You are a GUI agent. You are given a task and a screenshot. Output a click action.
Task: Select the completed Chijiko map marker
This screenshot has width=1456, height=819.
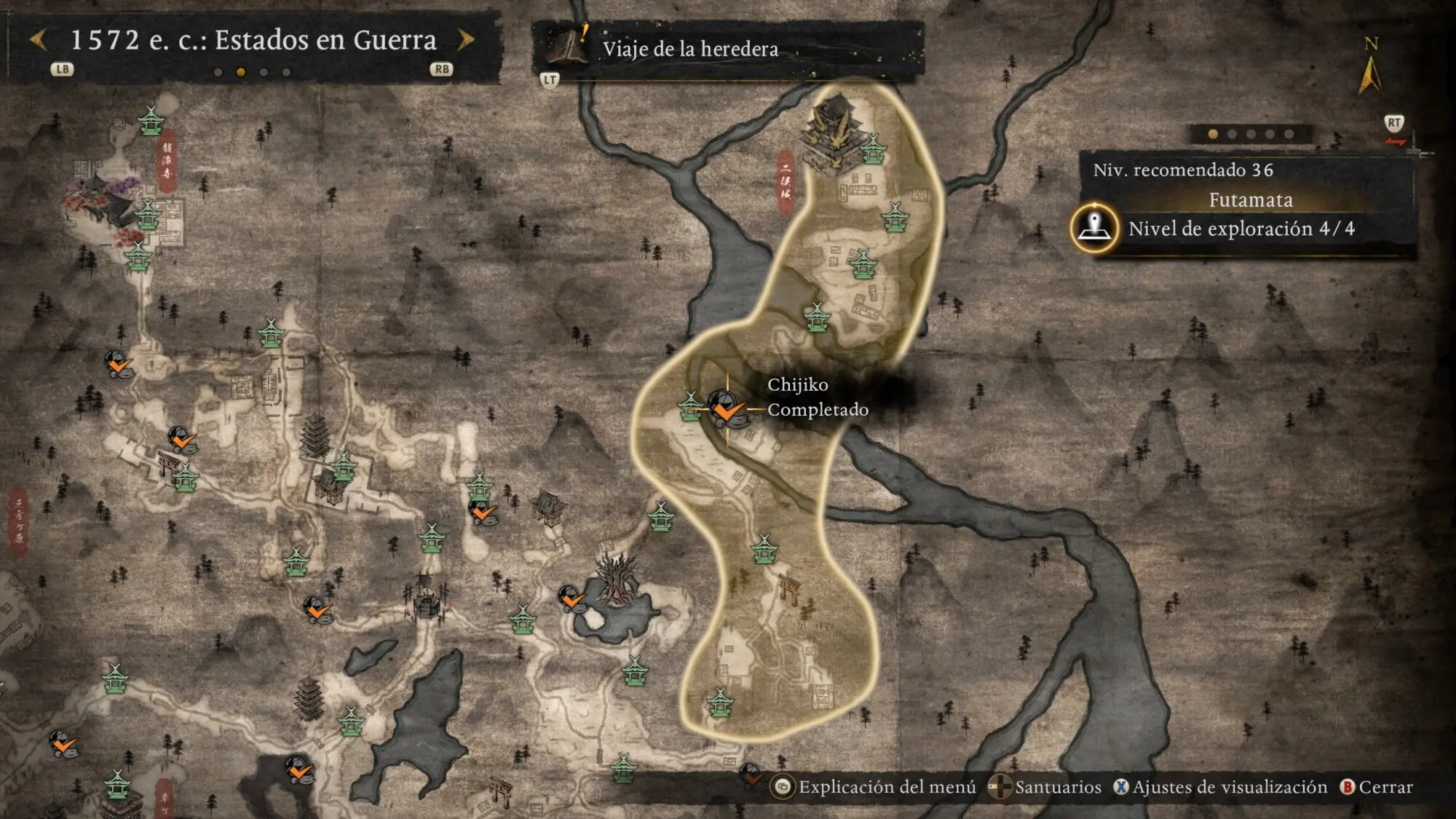coord(726,409)
